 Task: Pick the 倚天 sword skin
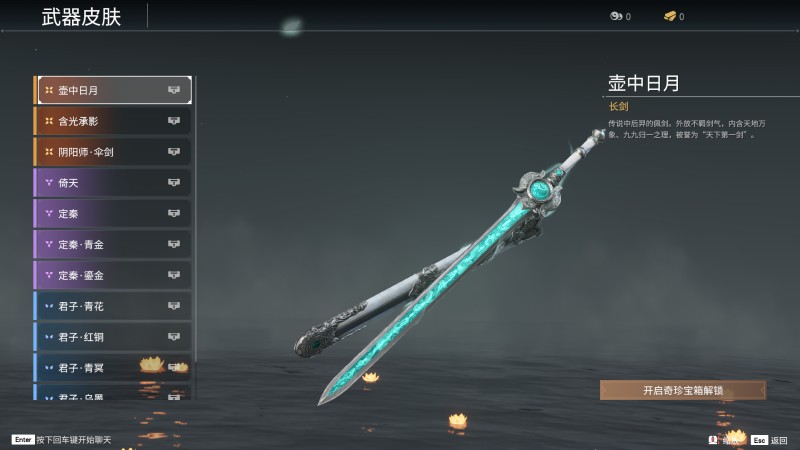pyautogui.click(x=113, y=183)
